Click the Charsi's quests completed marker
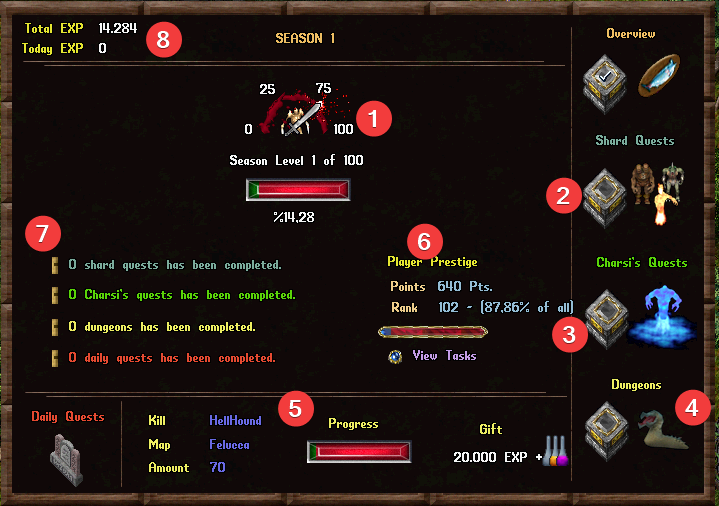 [56, 295]
